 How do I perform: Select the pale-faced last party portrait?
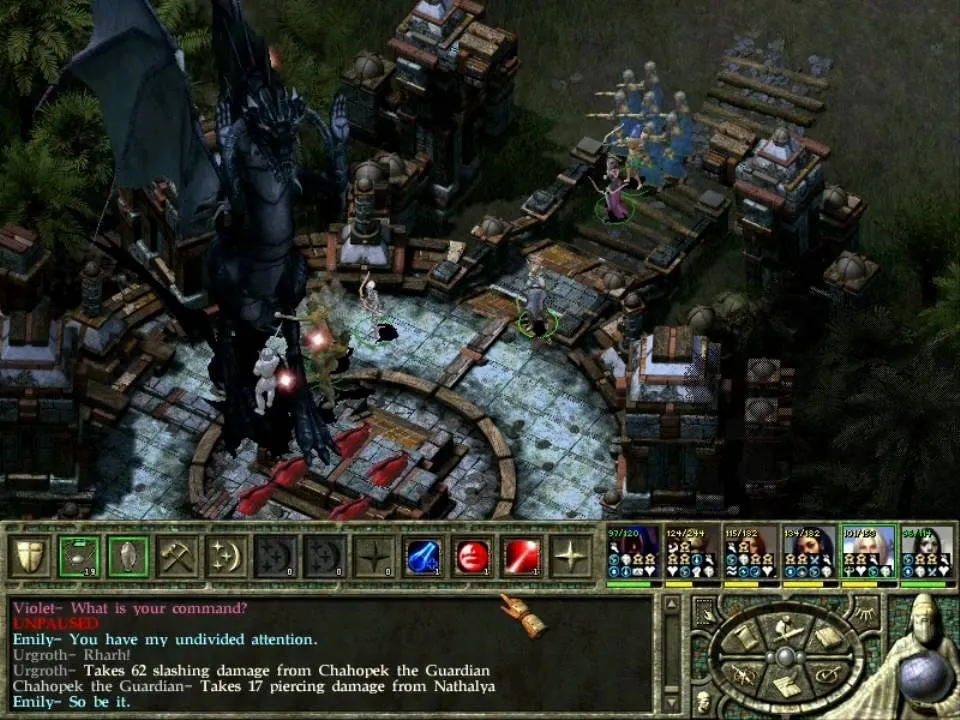coord(927,553)
